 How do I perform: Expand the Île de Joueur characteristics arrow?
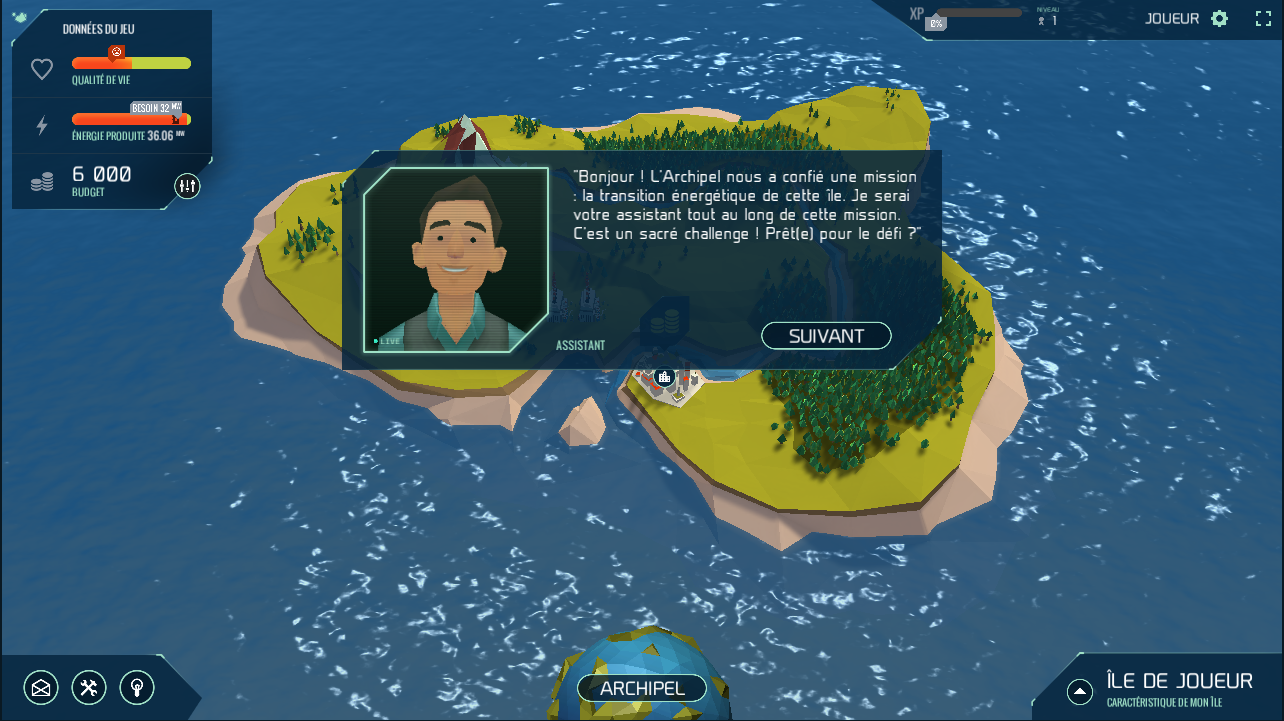tap(1079, 691)
